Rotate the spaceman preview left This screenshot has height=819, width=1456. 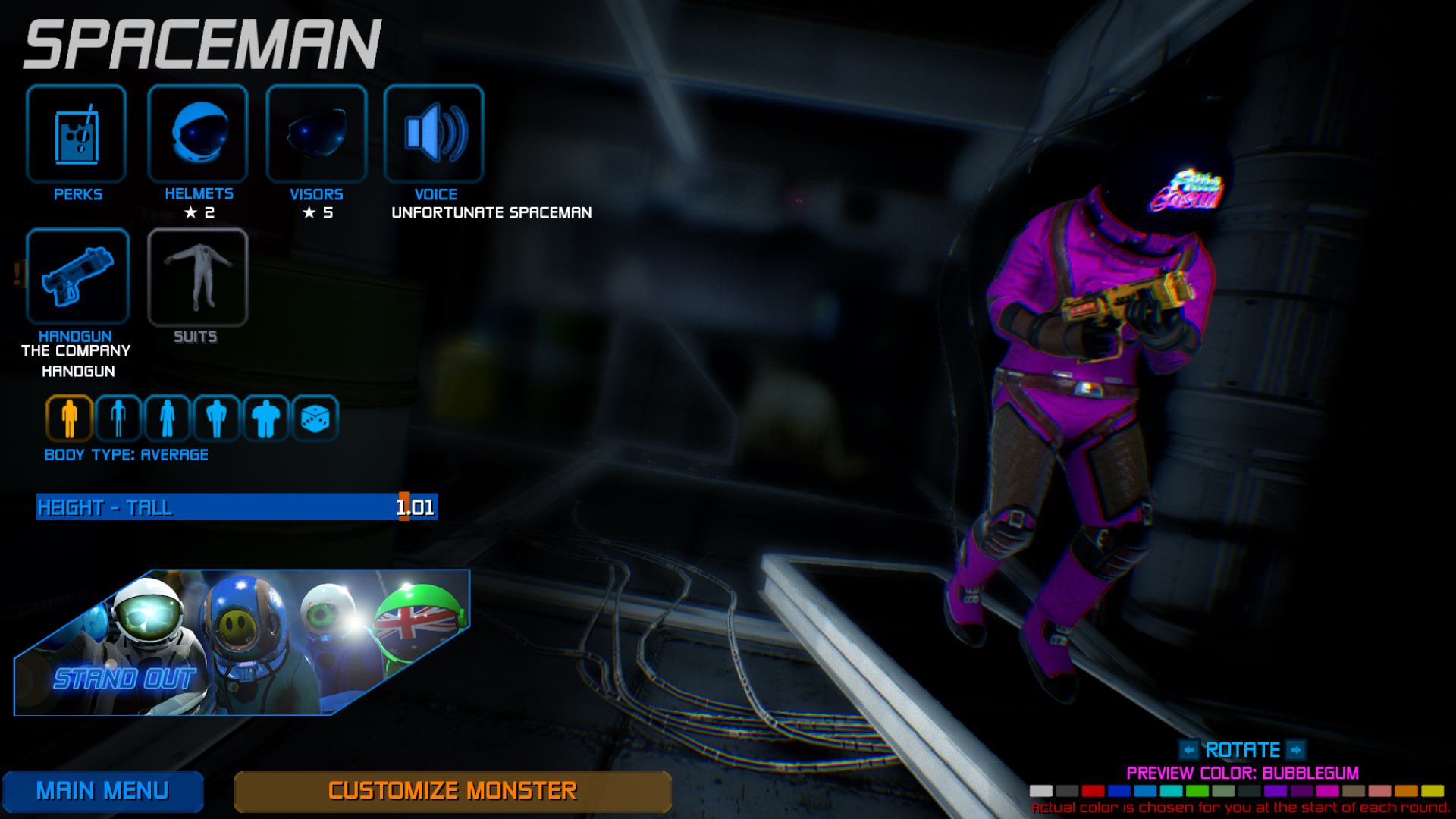tap(1188, 750)
